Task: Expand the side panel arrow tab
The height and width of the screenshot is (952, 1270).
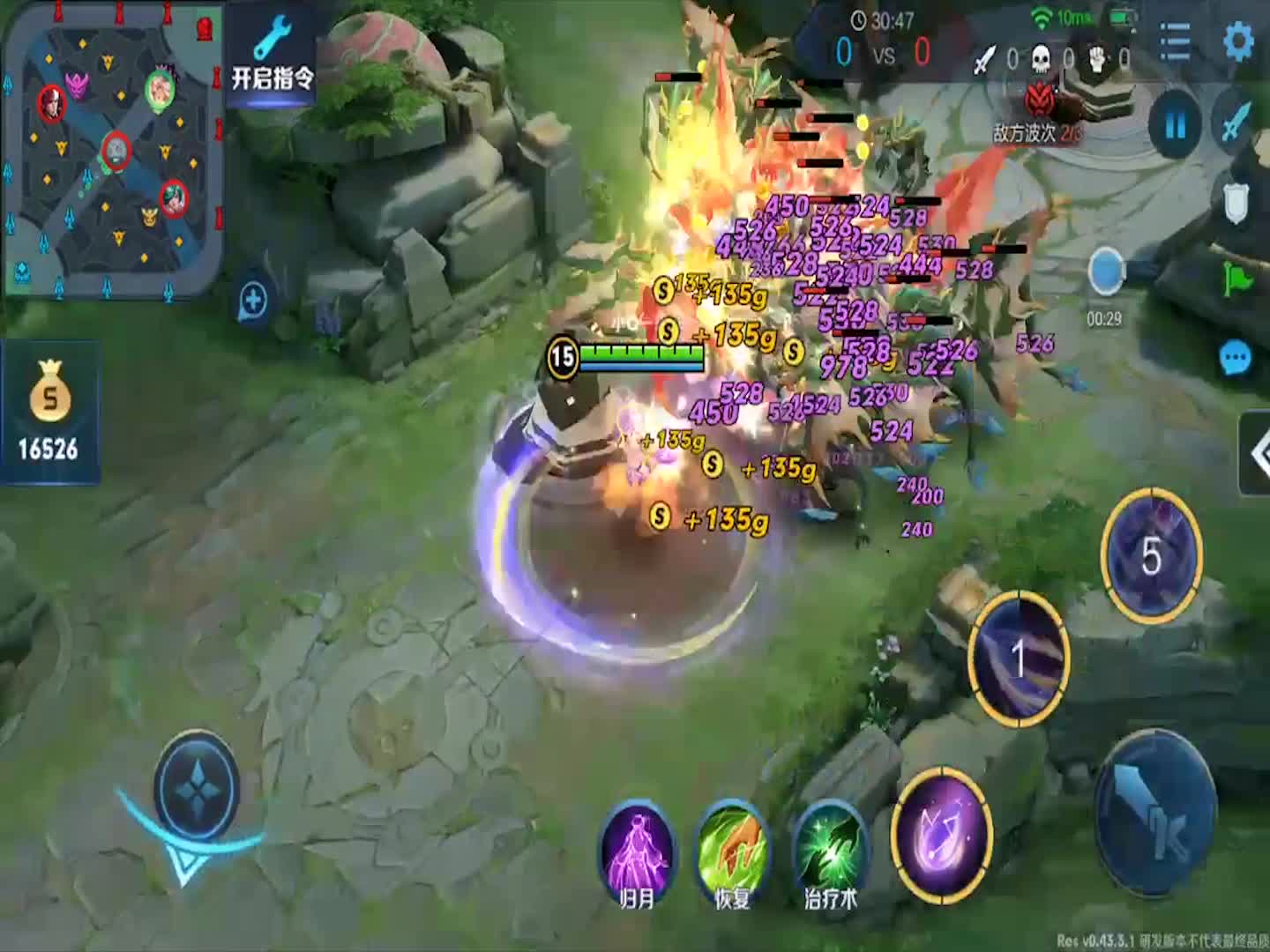Action: pos(1256,453)
